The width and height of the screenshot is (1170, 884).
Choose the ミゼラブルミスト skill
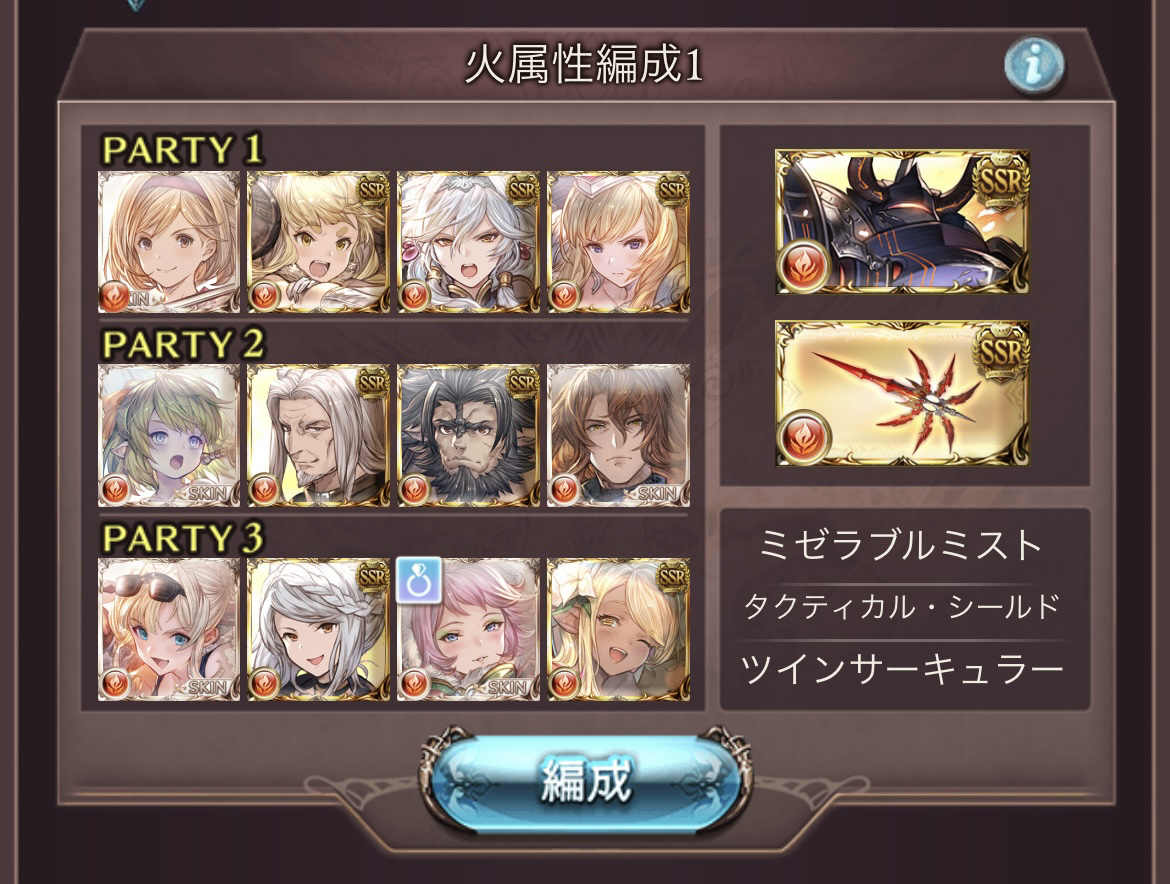pos(902,546)
